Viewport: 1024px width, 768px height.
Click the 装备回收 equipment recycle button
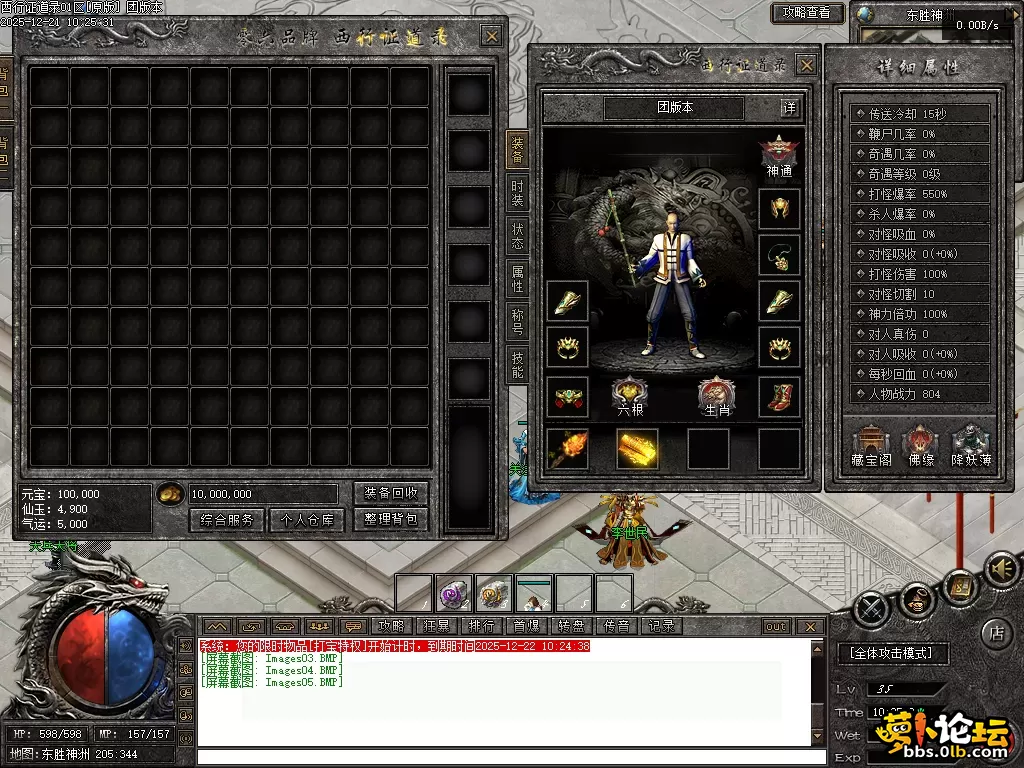(x=391, y=493)
